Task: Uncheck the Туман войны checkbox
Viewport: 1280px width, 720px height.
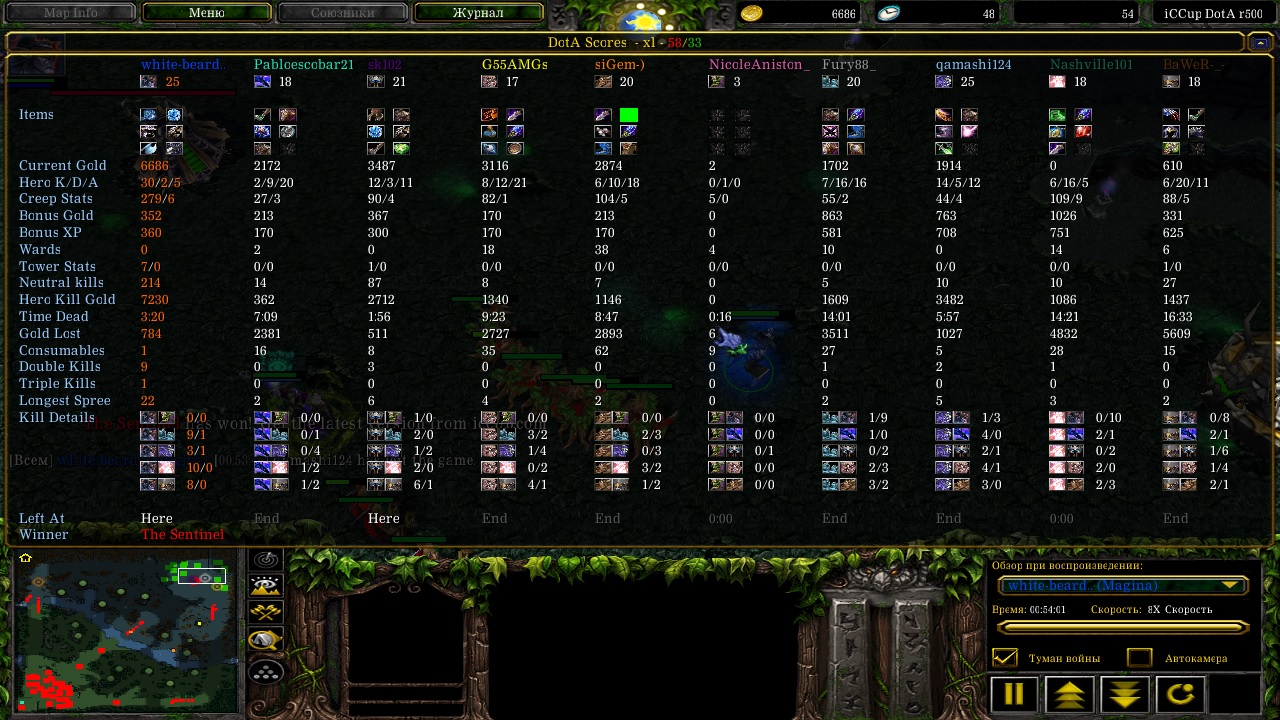Action: pyautogui.click(x=1004, y=658)
